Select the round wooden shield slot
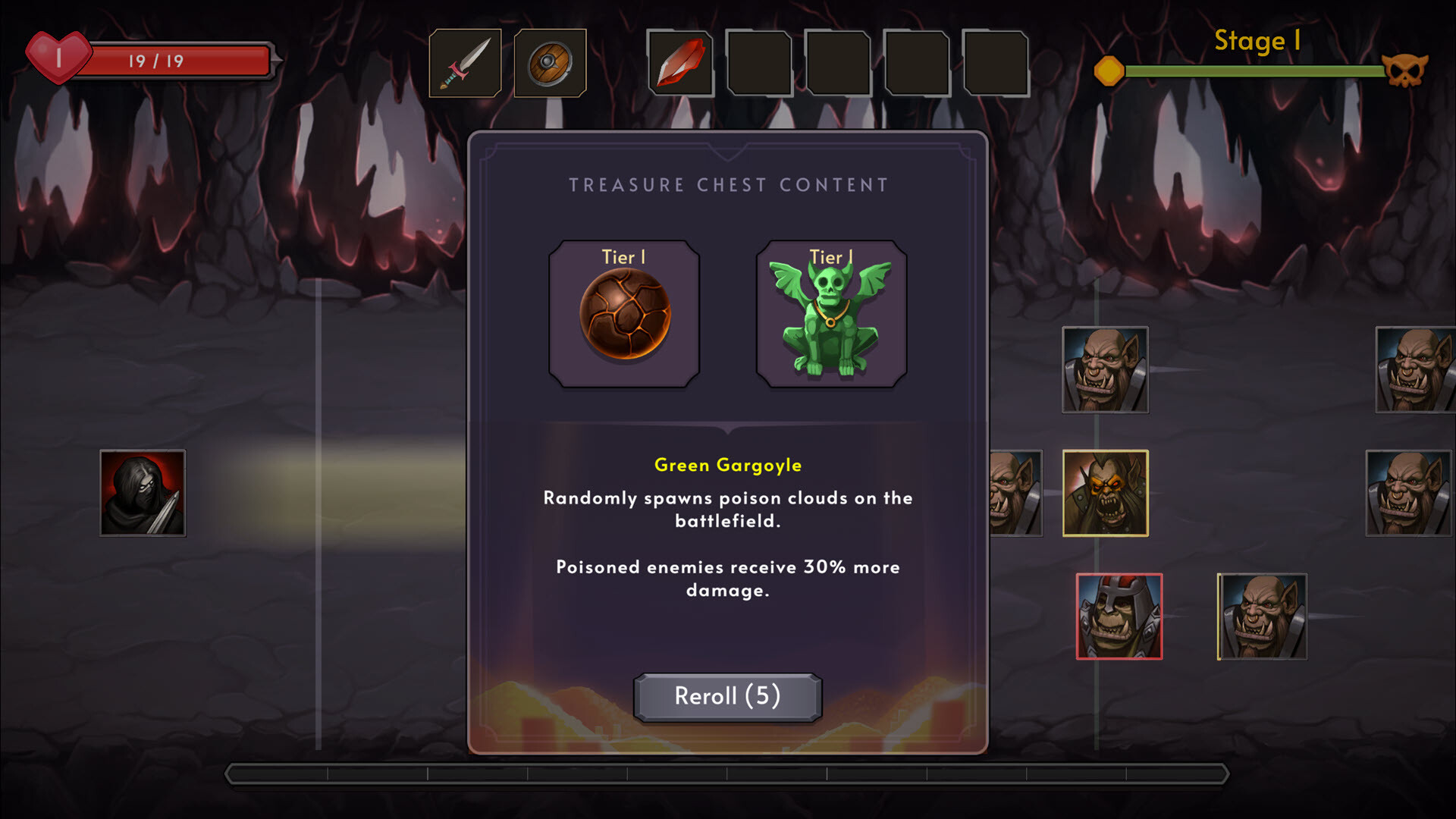Image resolution: width=1456 pixels, height=819 pixels. click(x=550, y=64)
